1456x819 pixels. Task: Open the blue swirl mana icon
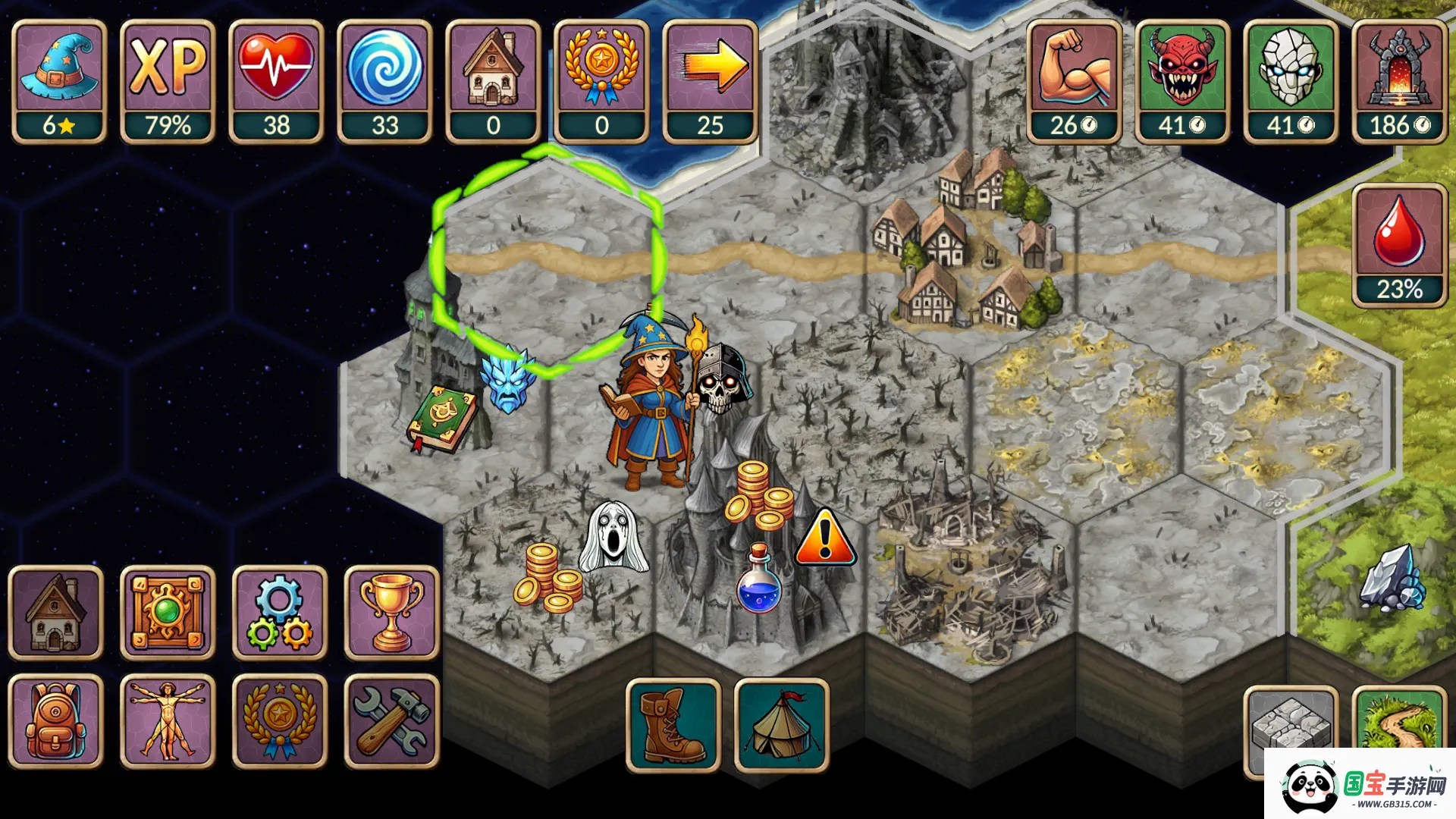click(x=384, y=80)
